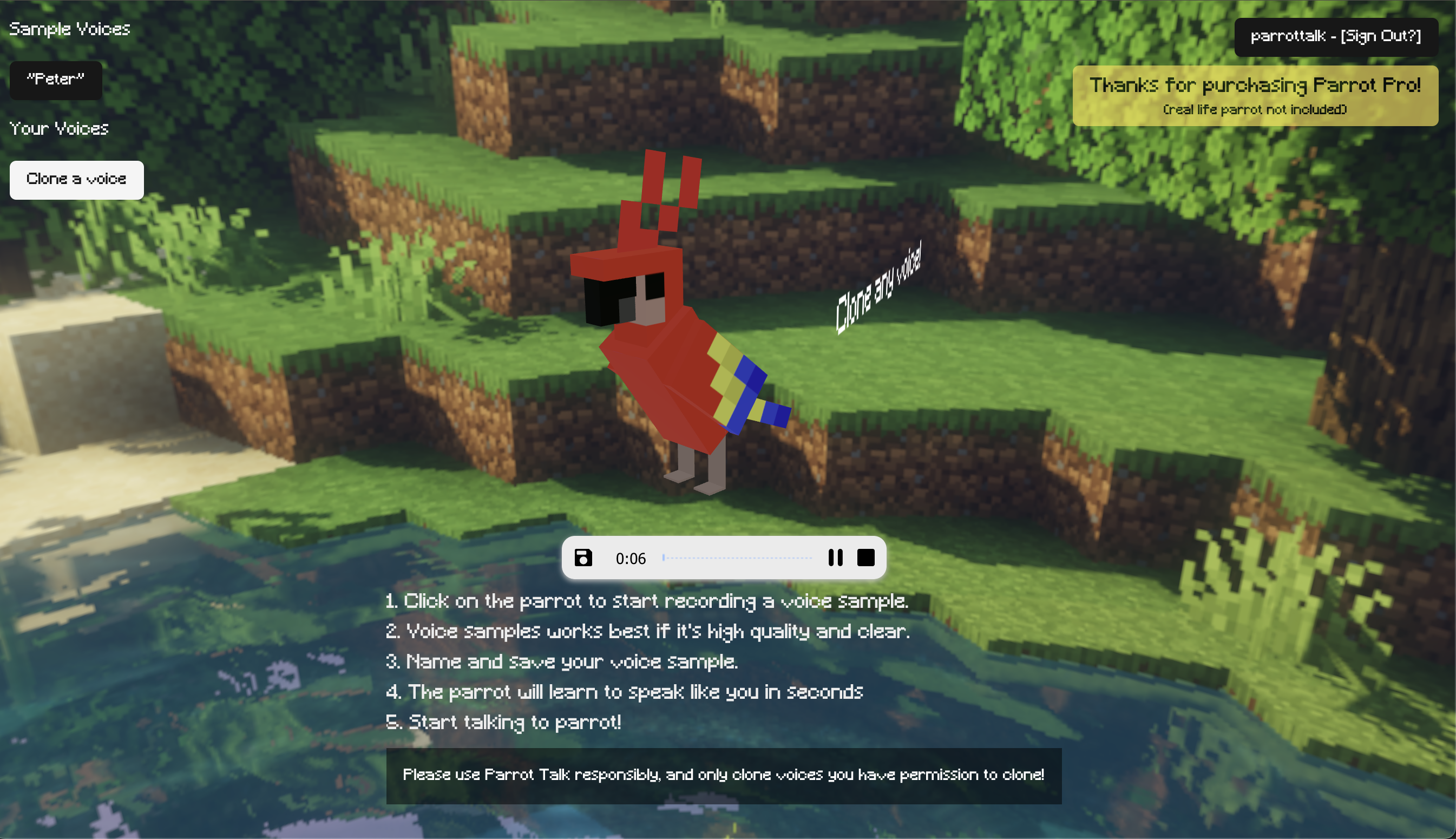Click the recording progress track
The width and height of the screenshot is (1456, 839).
pos(737,557)
